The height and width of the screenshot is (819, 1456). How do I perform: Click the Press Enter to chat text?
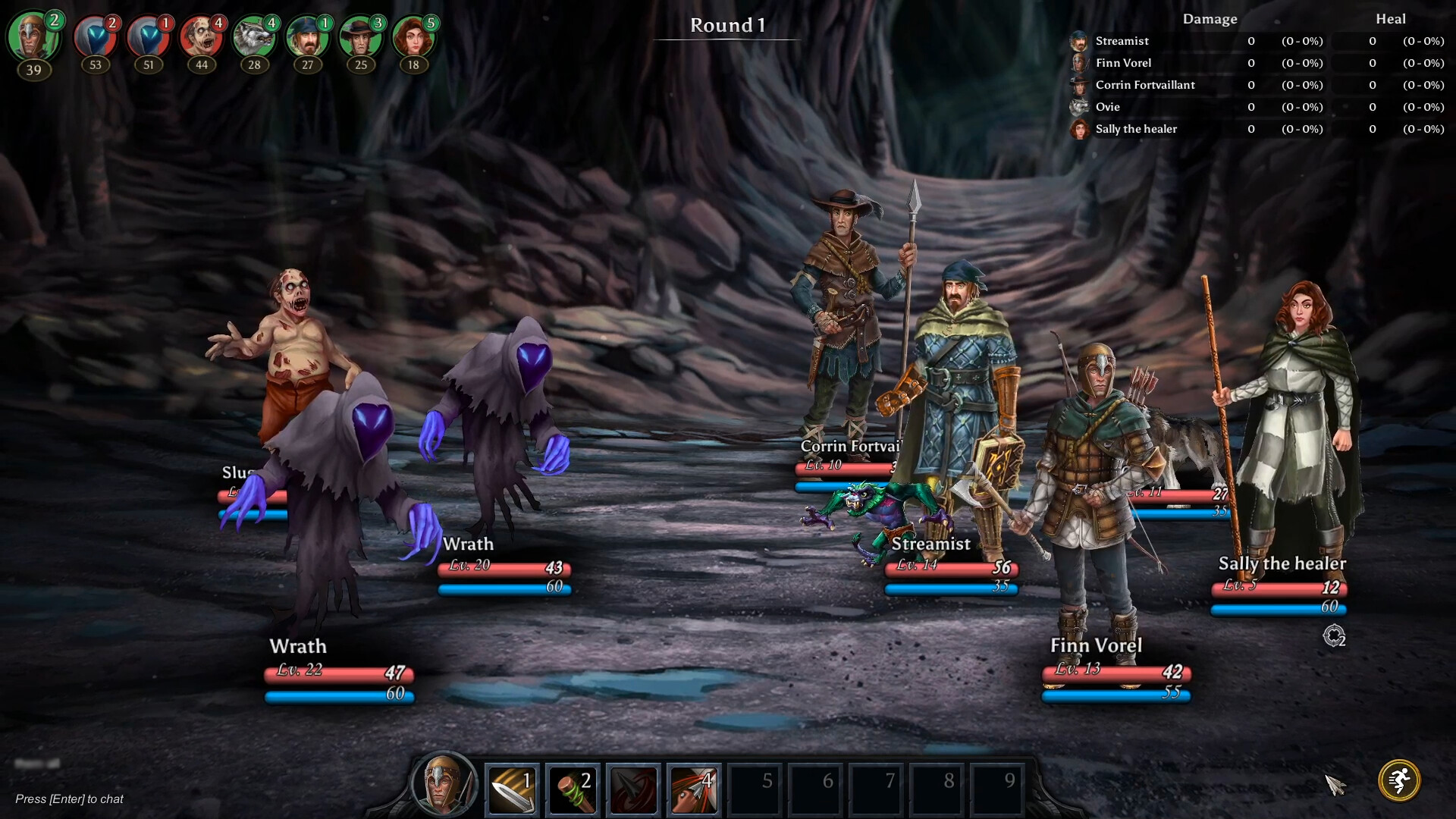point(71,799)
